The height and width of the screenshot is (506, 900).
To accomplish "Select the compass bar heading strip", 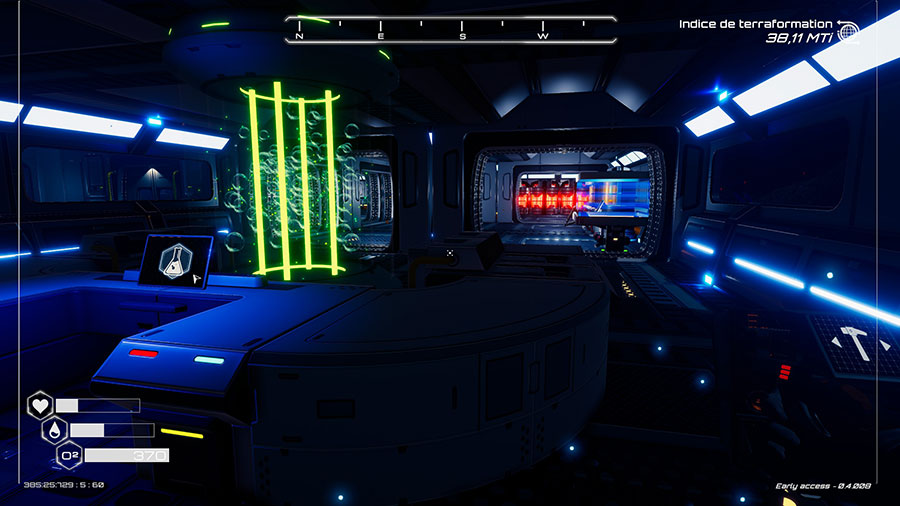I will pyautogui.click(x=450, y=30).
